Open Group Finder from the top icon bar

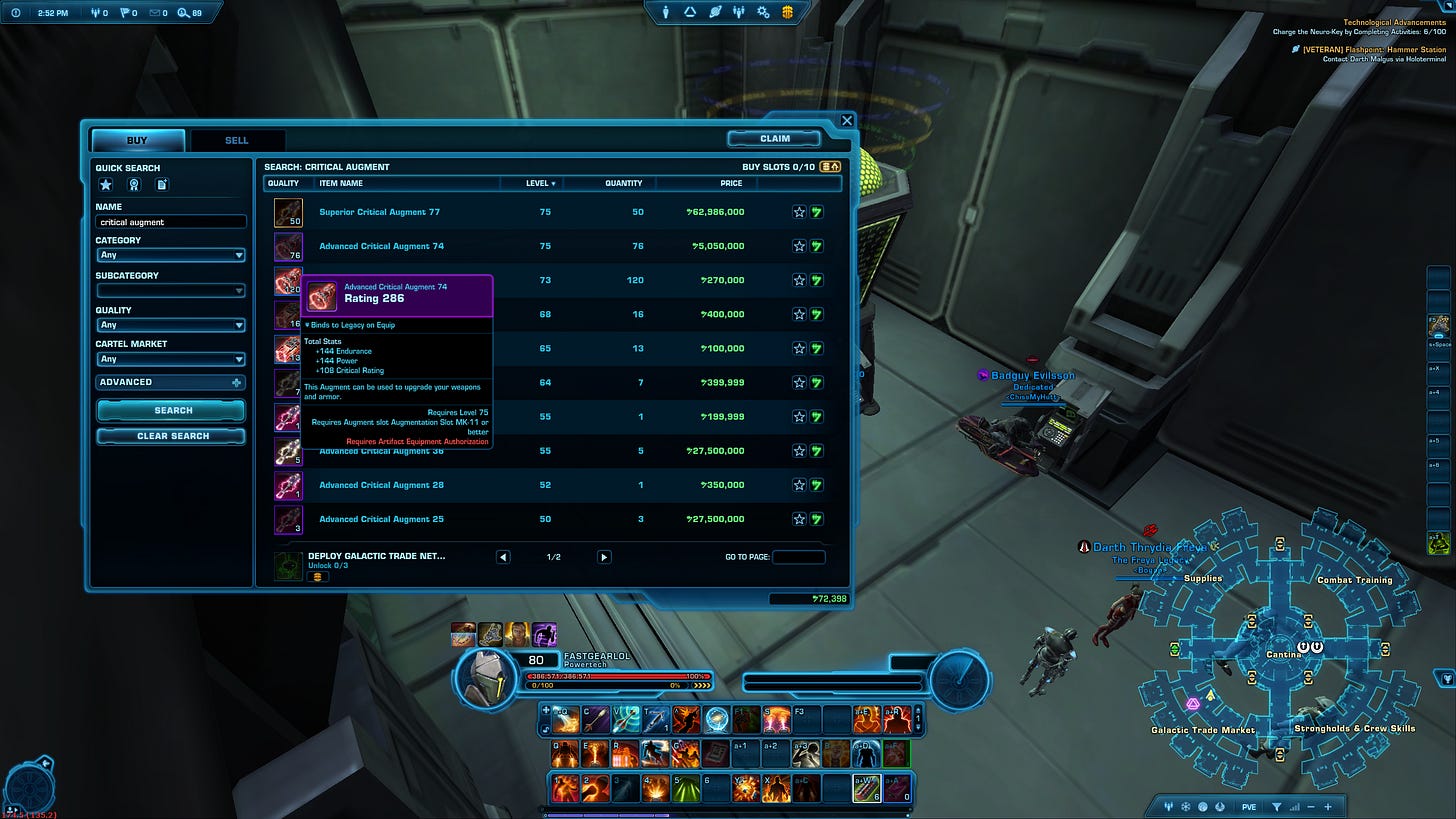[740, 12]
